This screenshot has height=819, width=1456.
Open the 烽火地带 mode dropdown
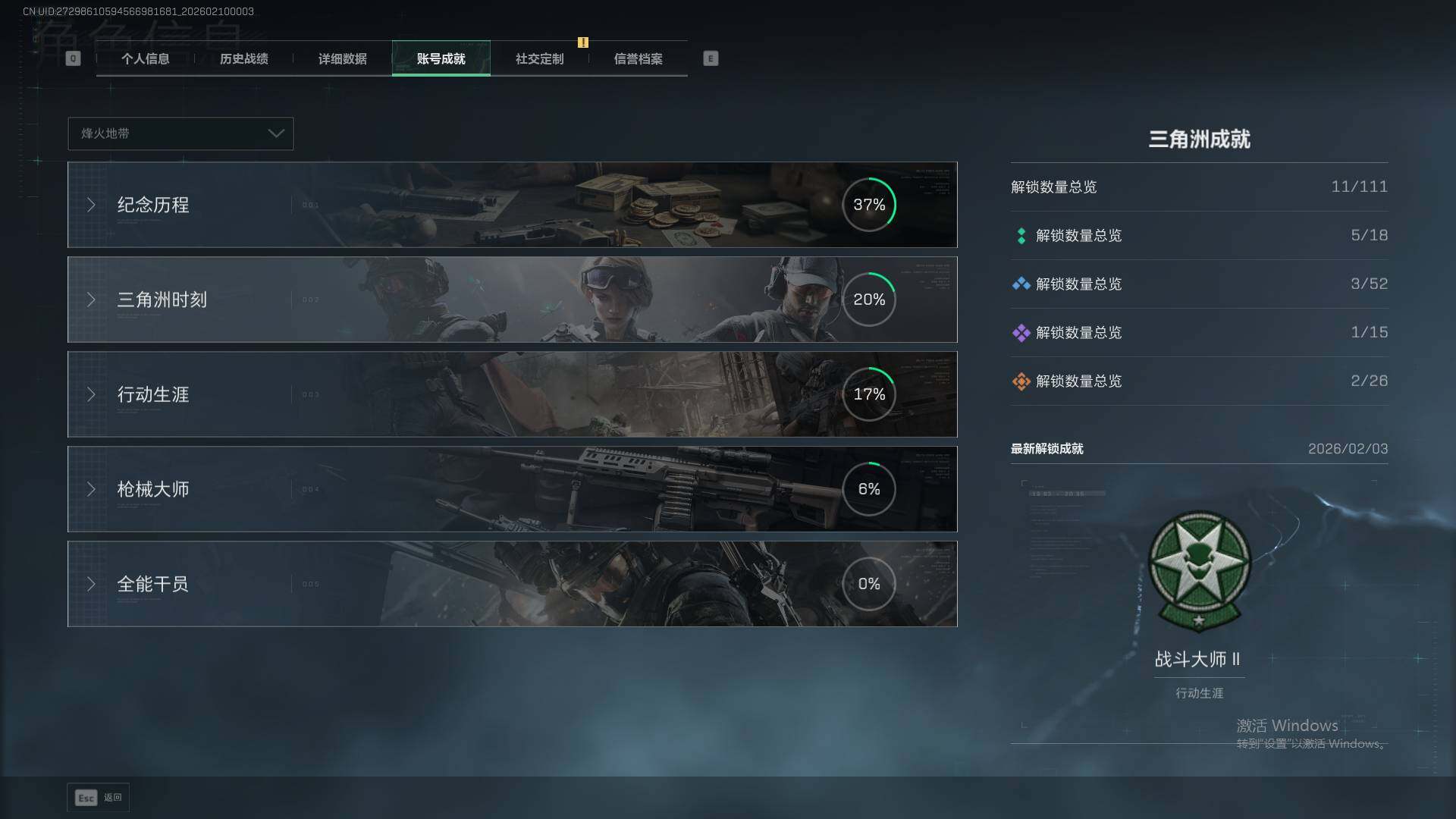coord(180,133)
